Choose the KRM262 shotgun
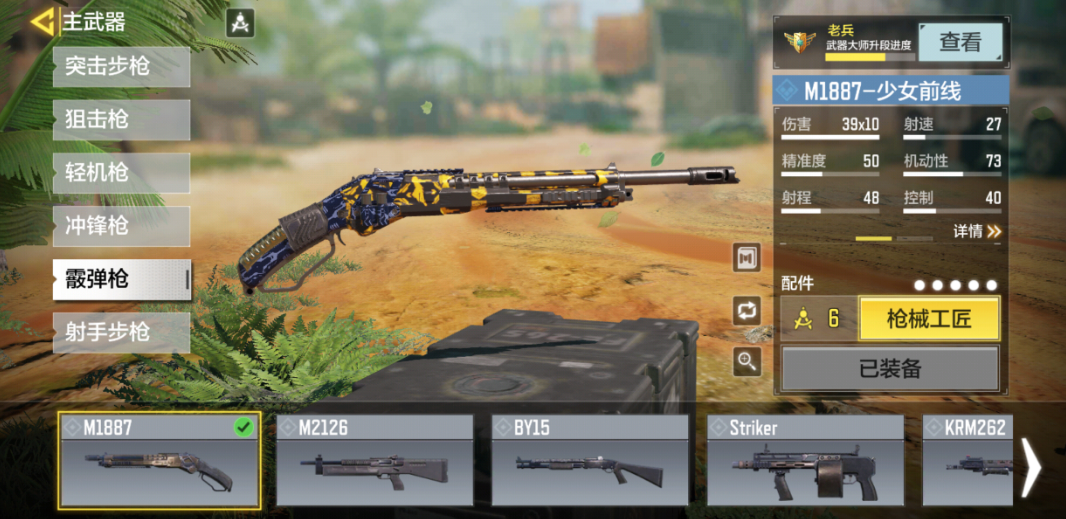This screenshot has width=1066, height=519. point(966,460)
